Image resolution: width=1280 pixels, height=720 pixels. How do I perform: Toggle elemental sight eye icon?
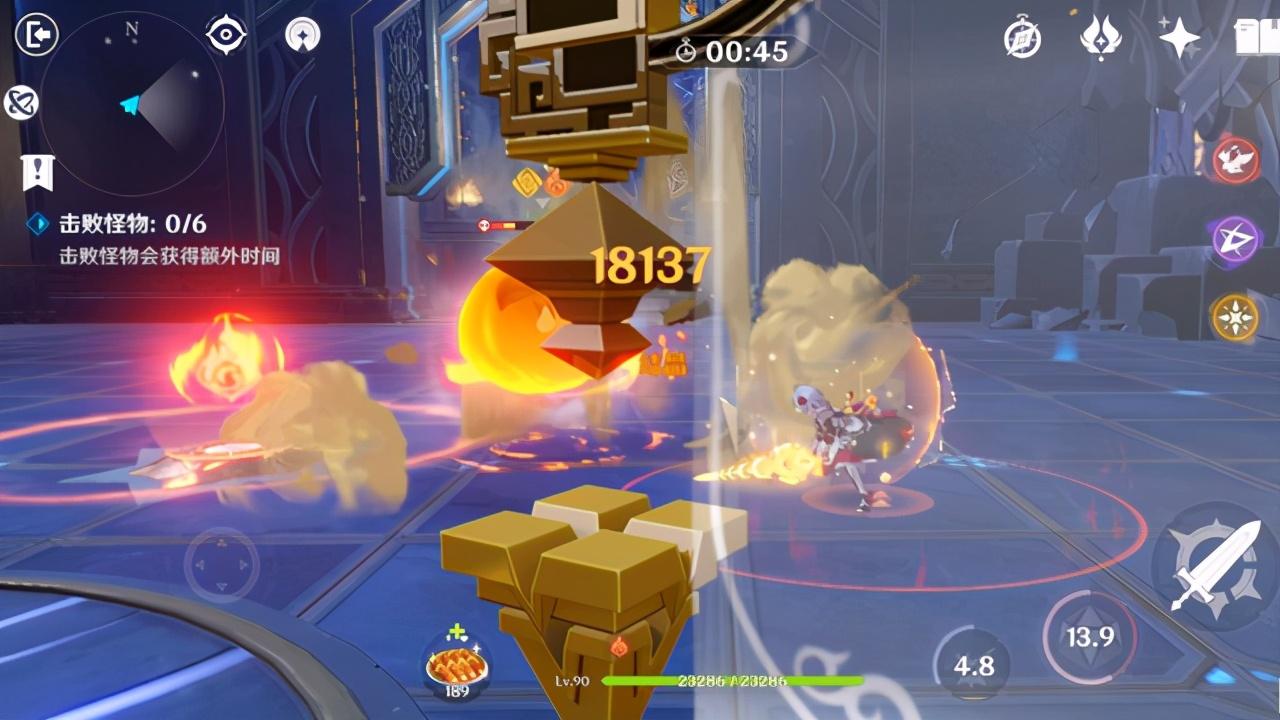point(226,35)
